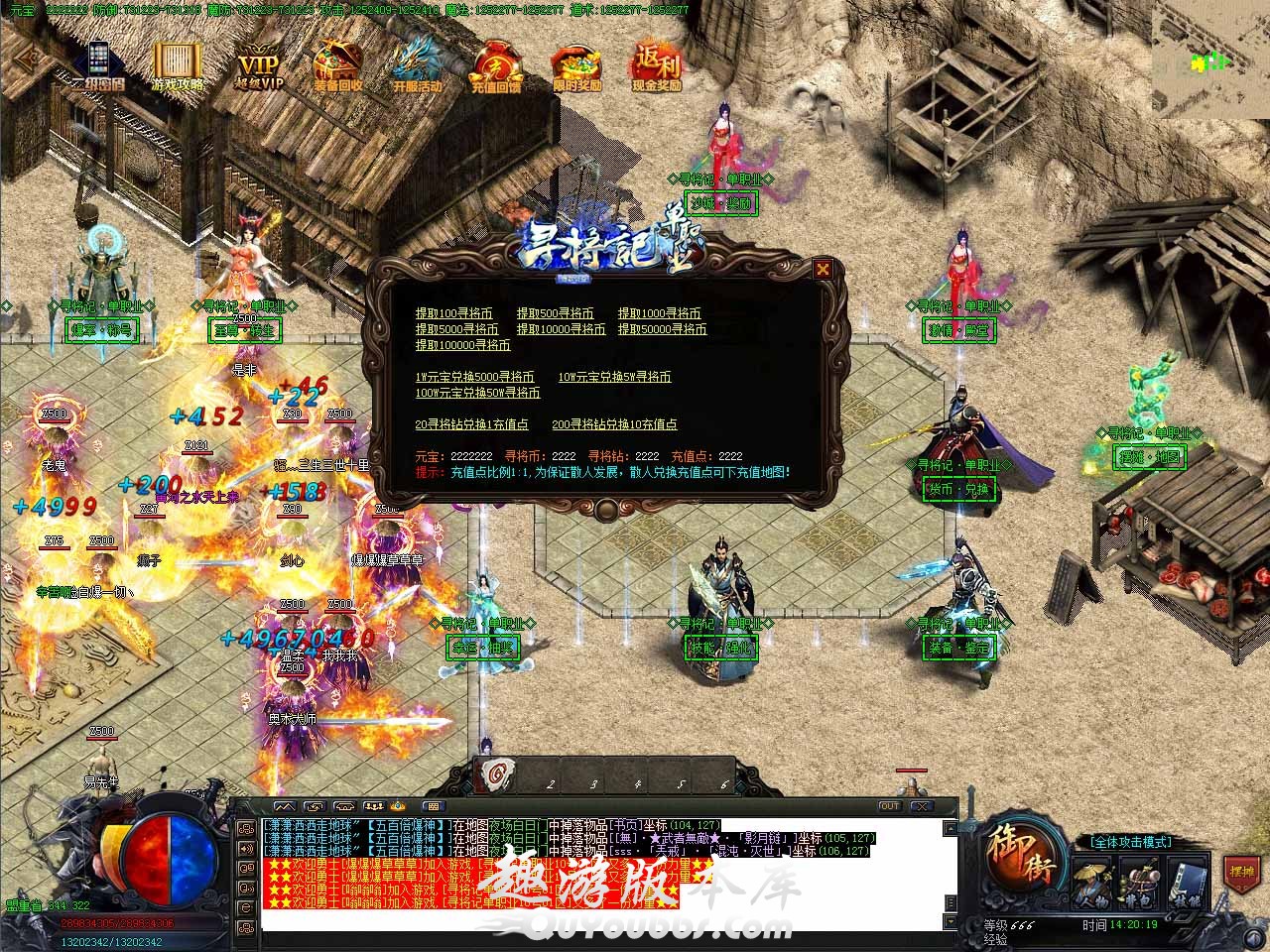Viewport: 1270px width, 952px height.
Task: Choose 10W元宝兑换5W寻将币
Action: pyautogui.click(x=614, y=377)
